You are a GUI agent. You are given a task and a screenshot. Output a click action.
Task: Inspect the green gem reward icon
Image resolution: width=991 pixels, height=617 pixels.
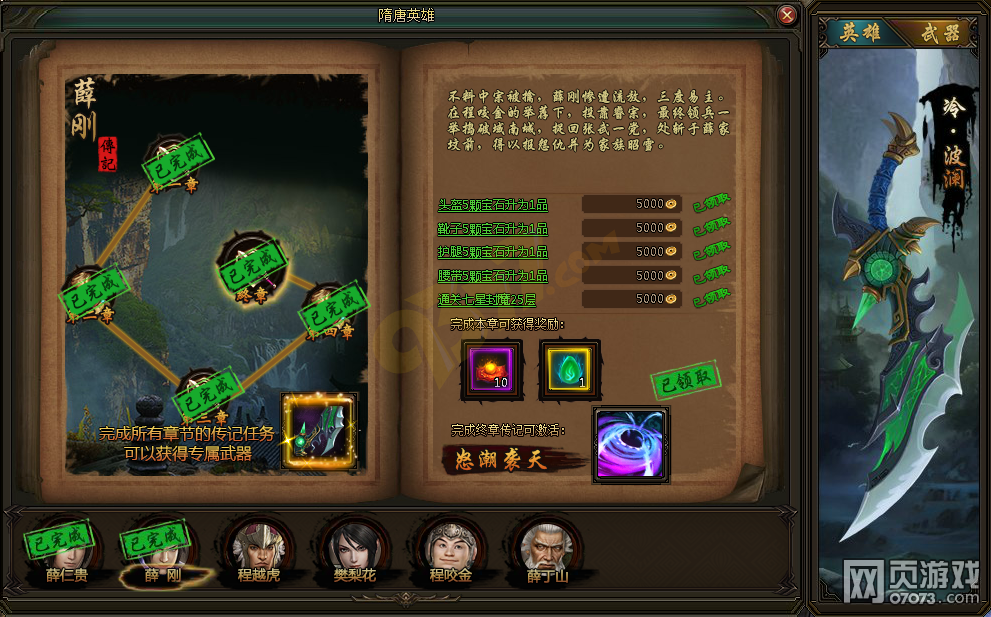(569, 368)
